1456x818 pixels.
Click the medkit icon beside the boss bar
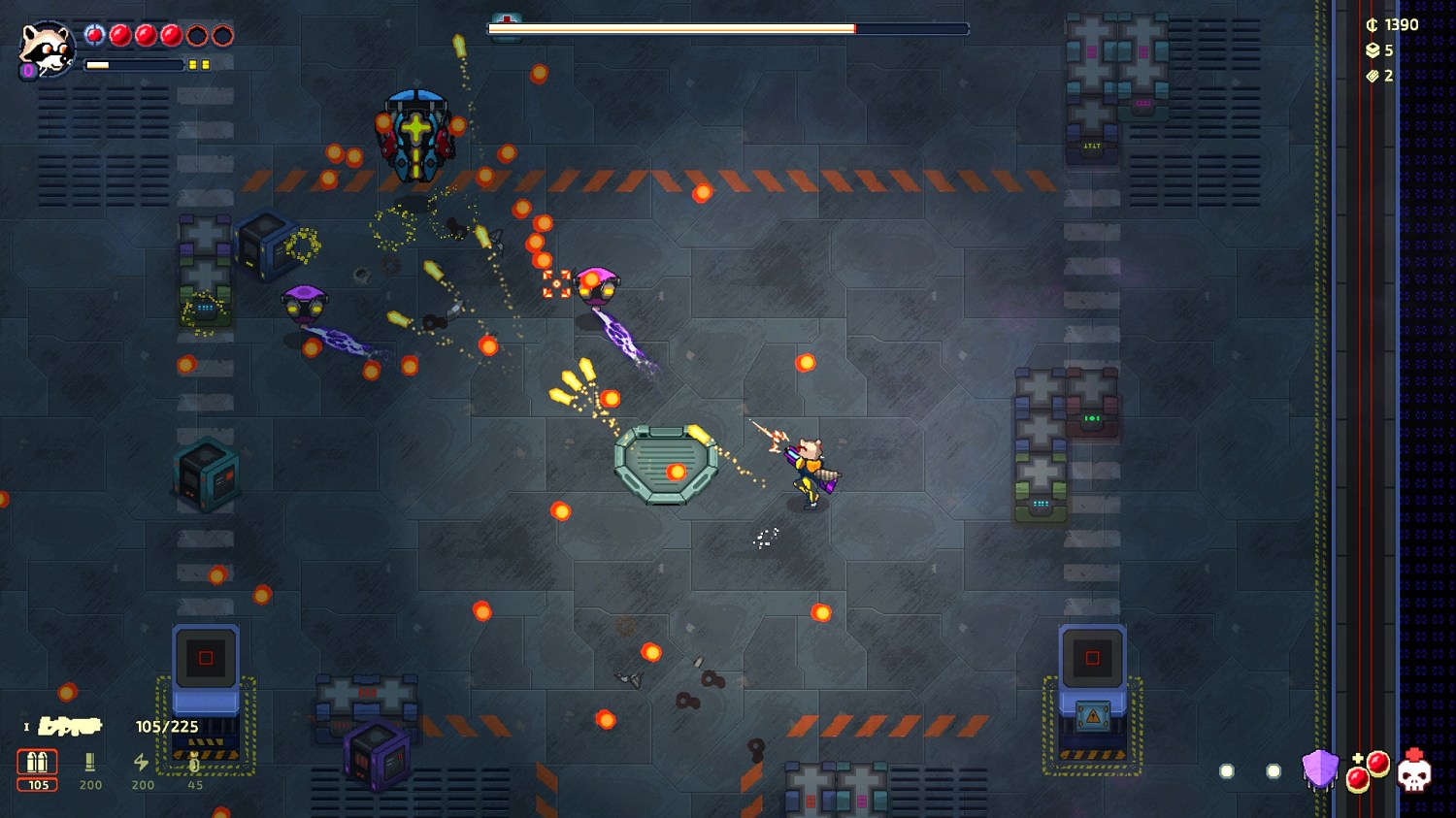[x=505, y=24]
